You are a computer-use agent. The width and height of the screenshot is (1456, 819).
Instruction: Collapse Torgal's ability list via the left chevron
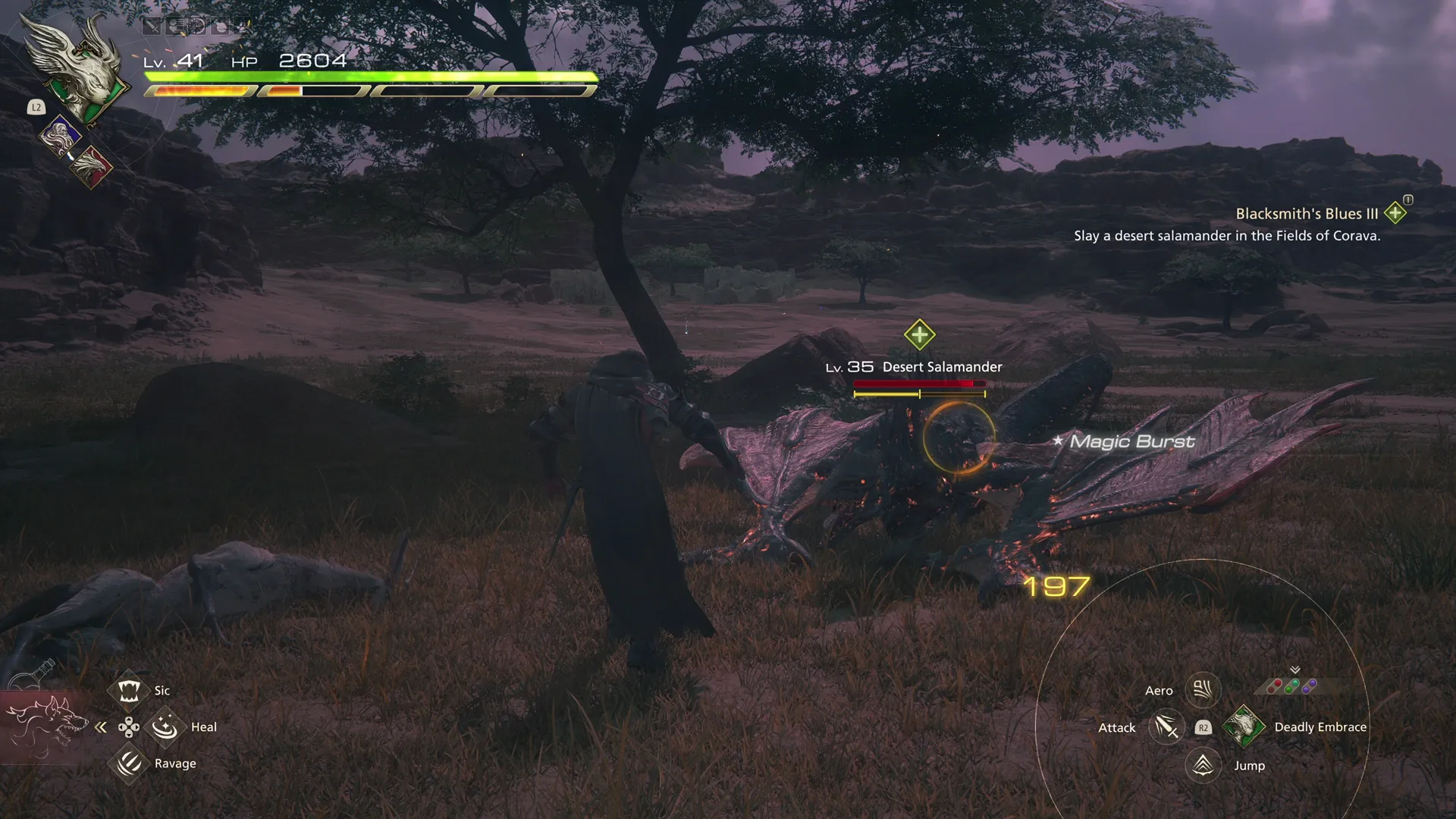pos(102,726)
